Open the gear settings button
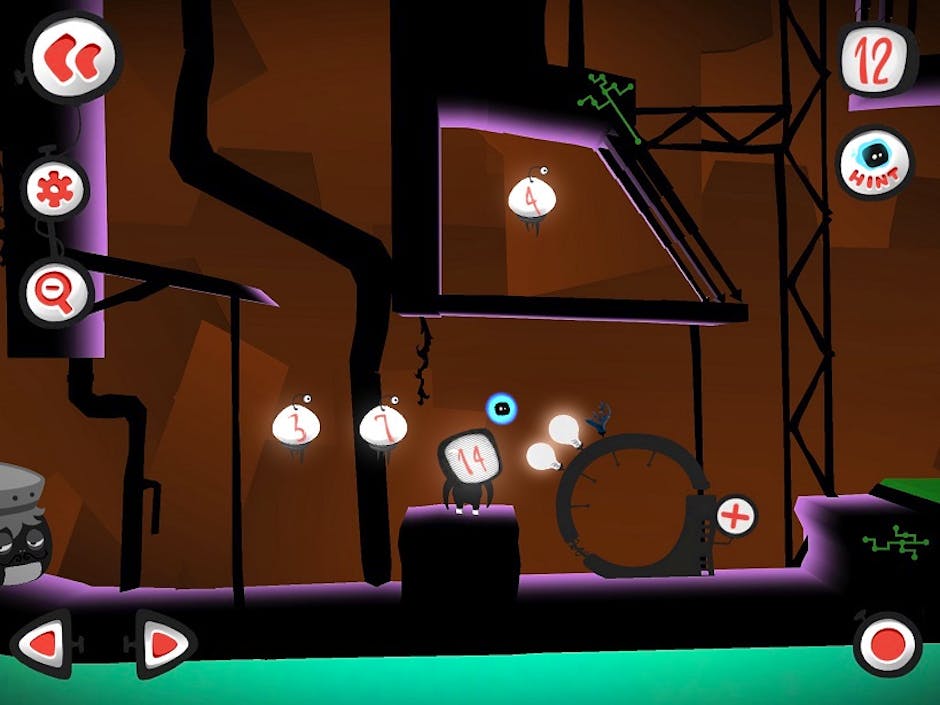The image size is (940, 705). point(56,189)
